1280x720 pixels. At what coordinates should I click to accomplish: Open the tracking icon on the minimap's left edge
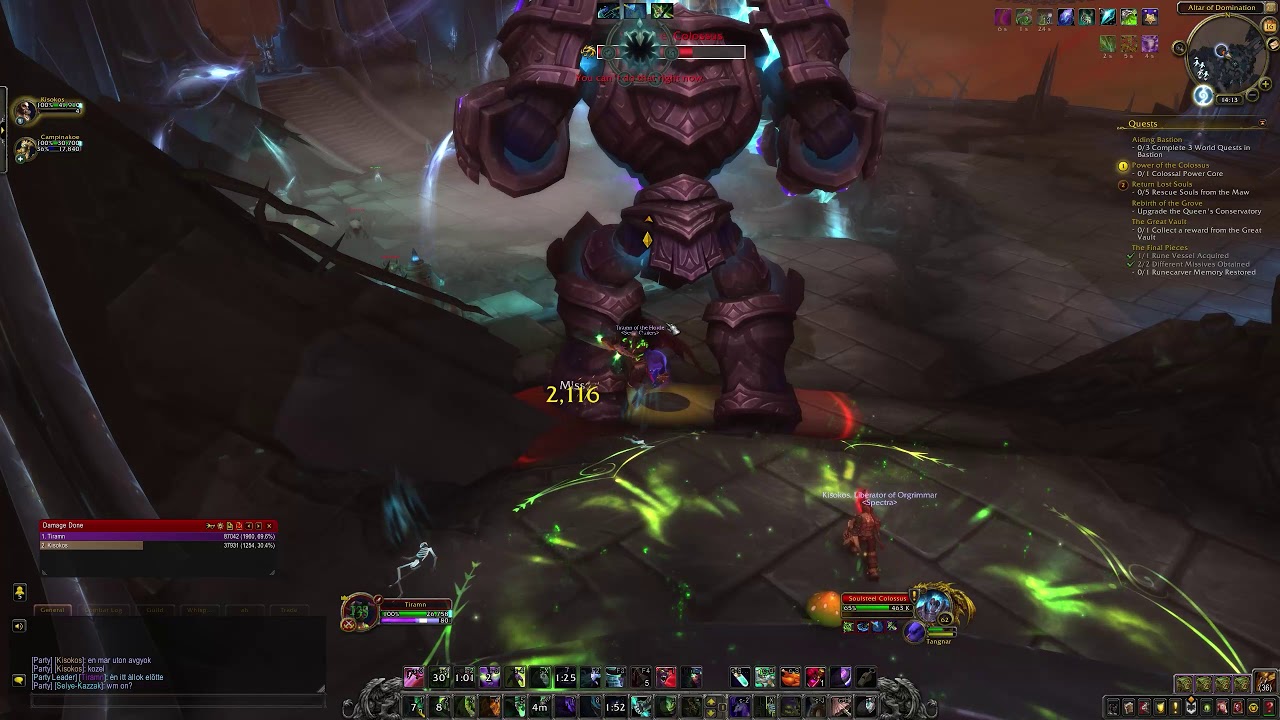pyautogui.click(x=1179, y=48)
